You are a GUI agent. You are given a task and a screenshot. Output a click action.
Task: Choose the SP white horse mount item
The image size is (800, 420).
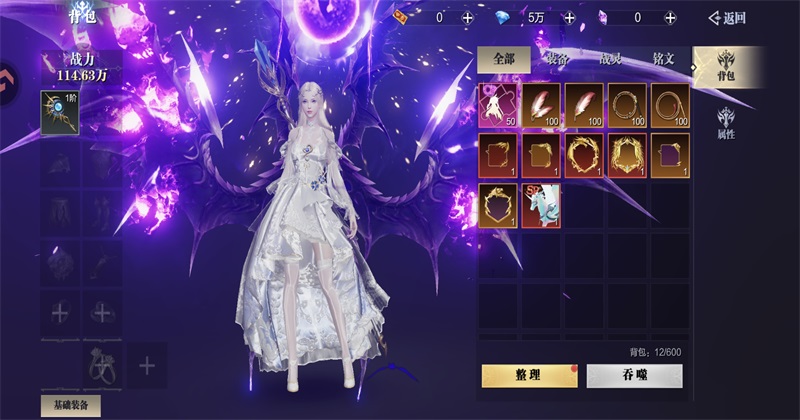pos(540,203)
